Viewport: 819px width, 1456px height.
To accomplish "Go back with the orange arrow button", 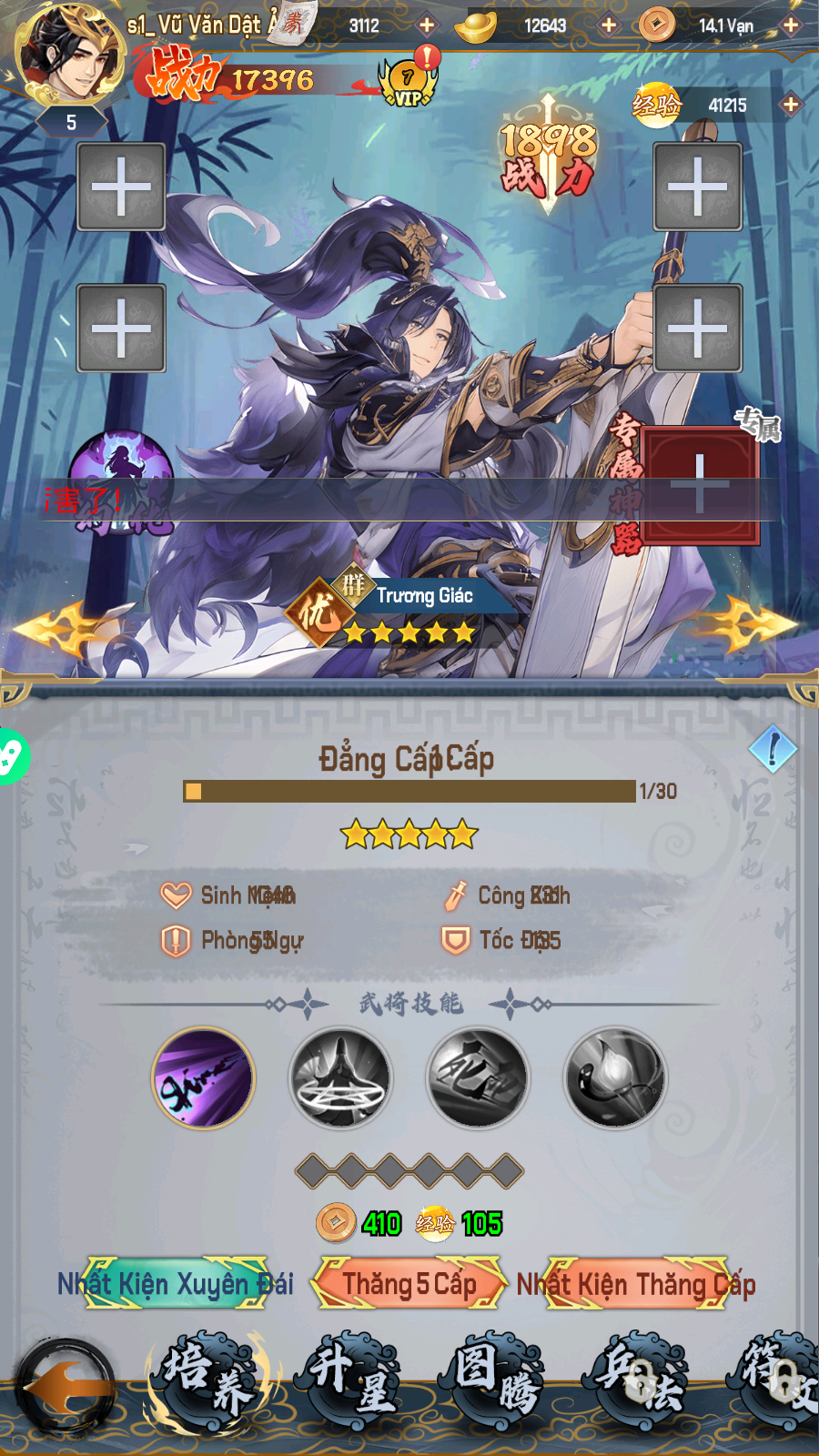I will 66,1389.
